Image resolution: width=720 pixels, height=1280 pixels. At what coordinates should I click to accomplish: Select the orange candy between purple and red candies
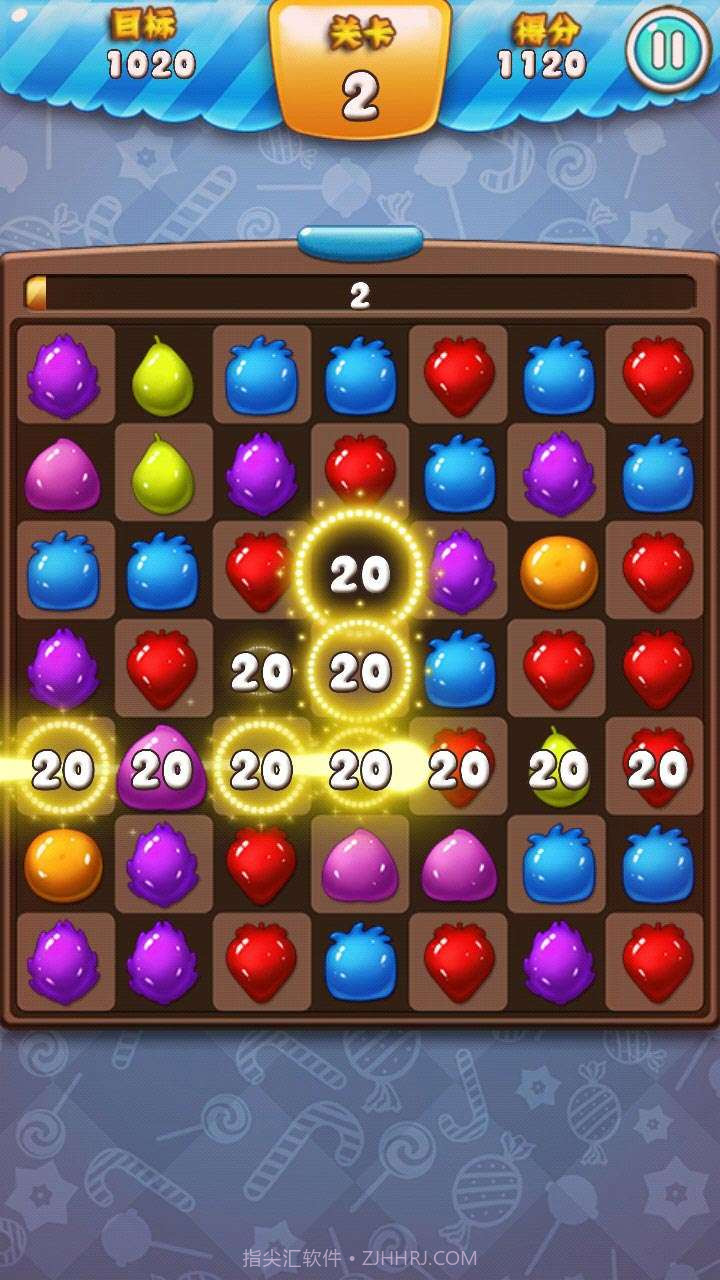click(559, 573)
